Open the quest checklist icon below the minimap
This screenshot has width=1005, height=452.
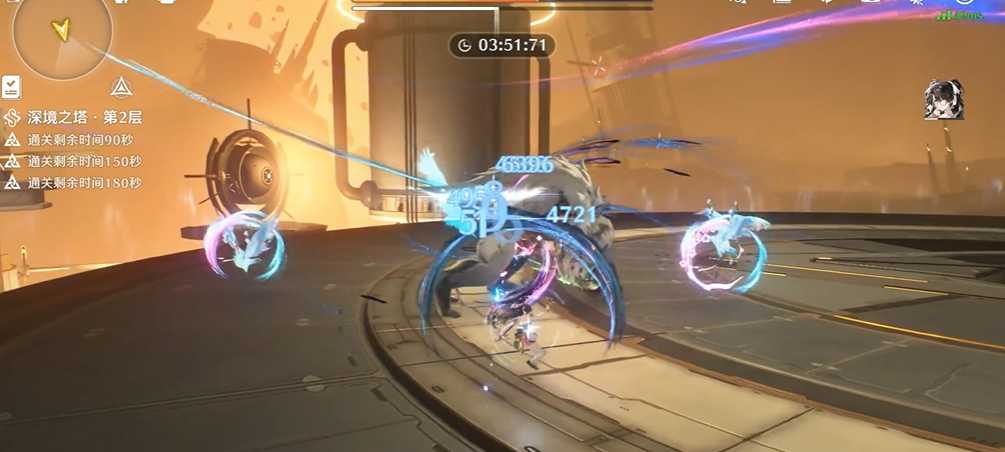11,87
